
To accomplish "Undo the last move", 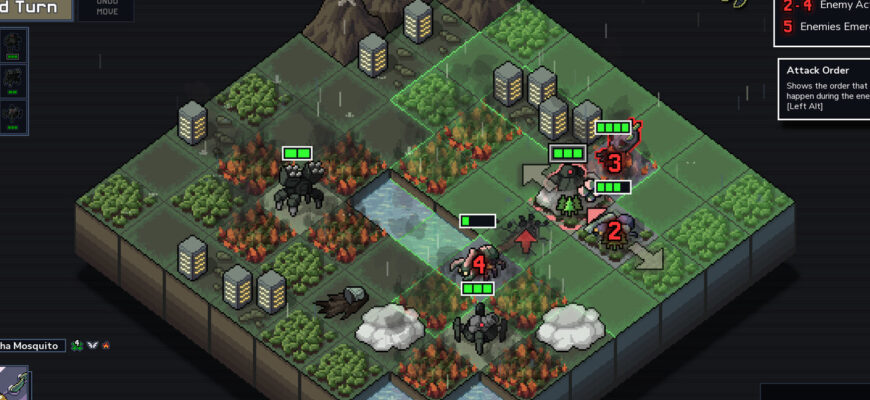I will 105,10.
